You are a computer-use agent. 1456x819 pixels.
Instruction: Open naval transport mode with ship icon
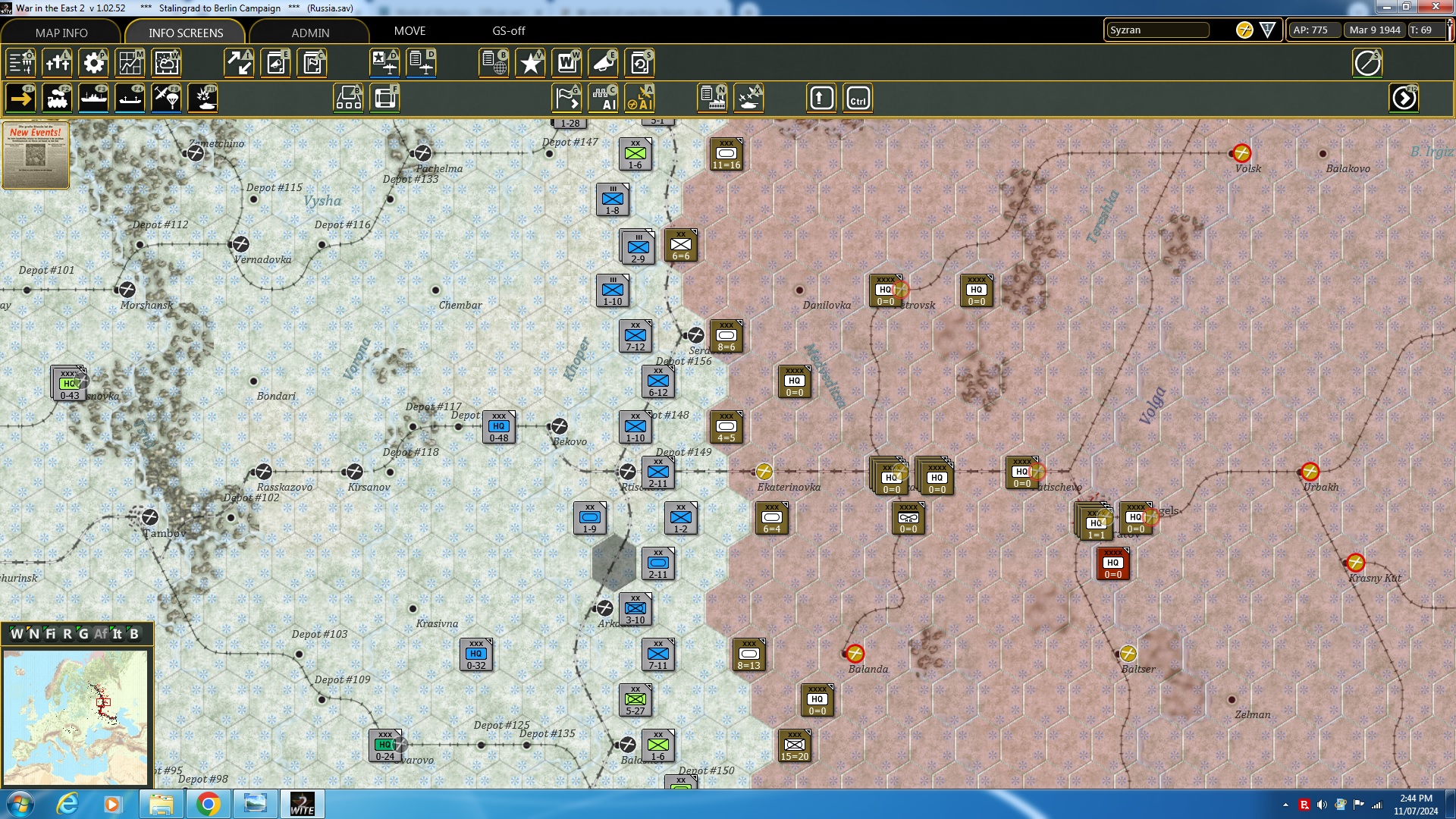pos(94,98)
